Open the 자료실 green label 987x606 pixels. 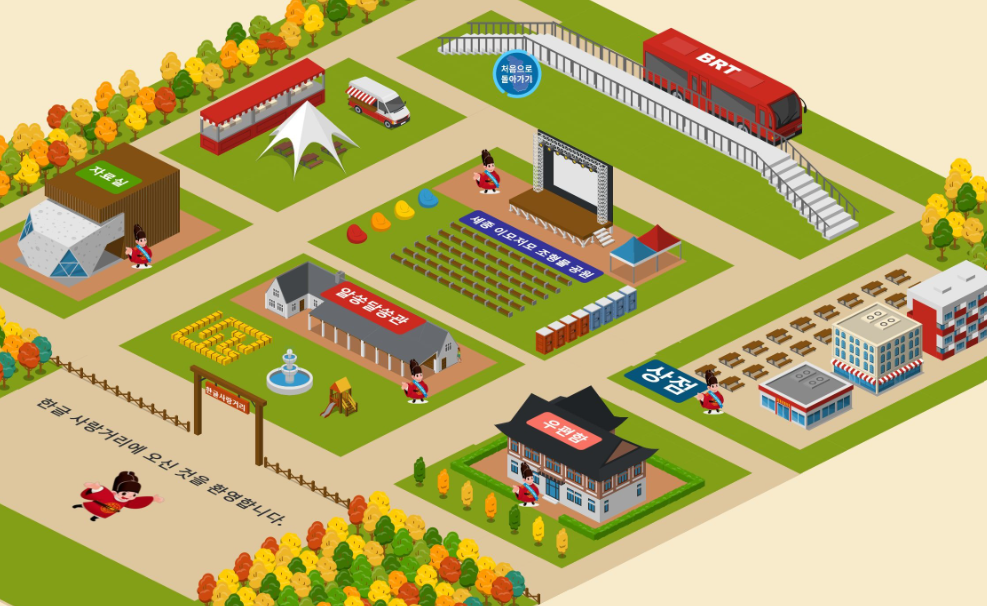click(108, 173)
